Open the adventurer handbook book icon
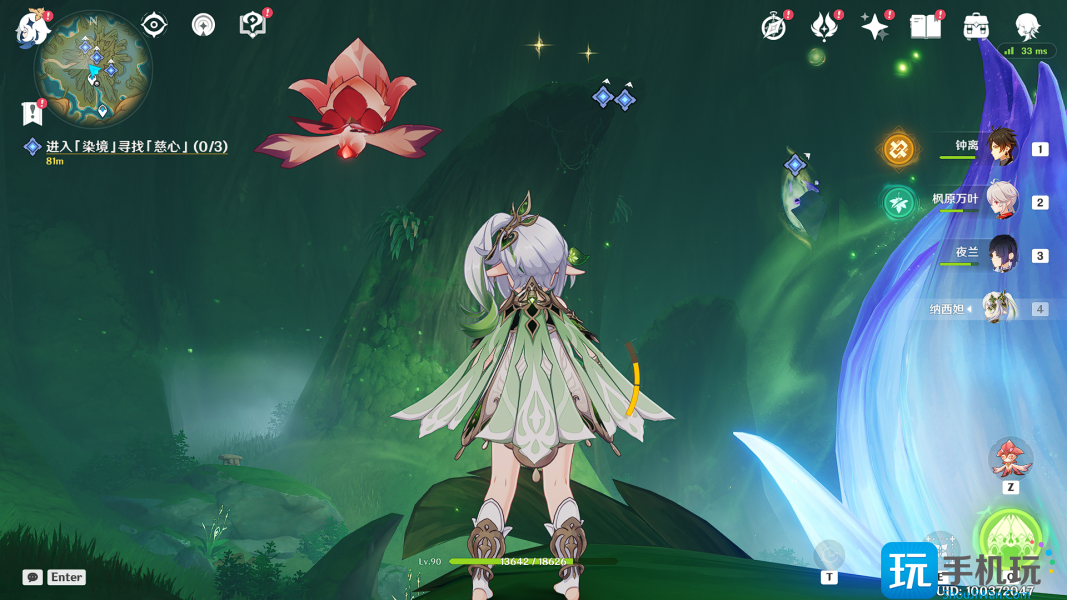Image resolution: width=1067 pixels, height=600 pixels. click(x=926, y=27)
